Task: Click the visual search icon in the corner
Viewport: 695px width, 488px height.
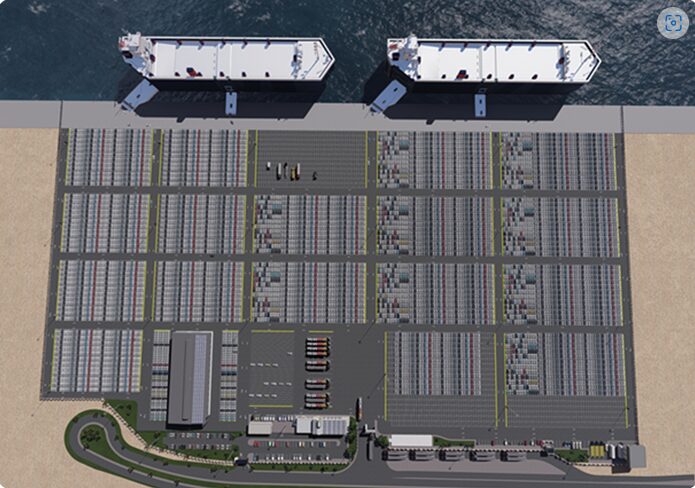Action: pyautogui.click(x=672, y=23)
